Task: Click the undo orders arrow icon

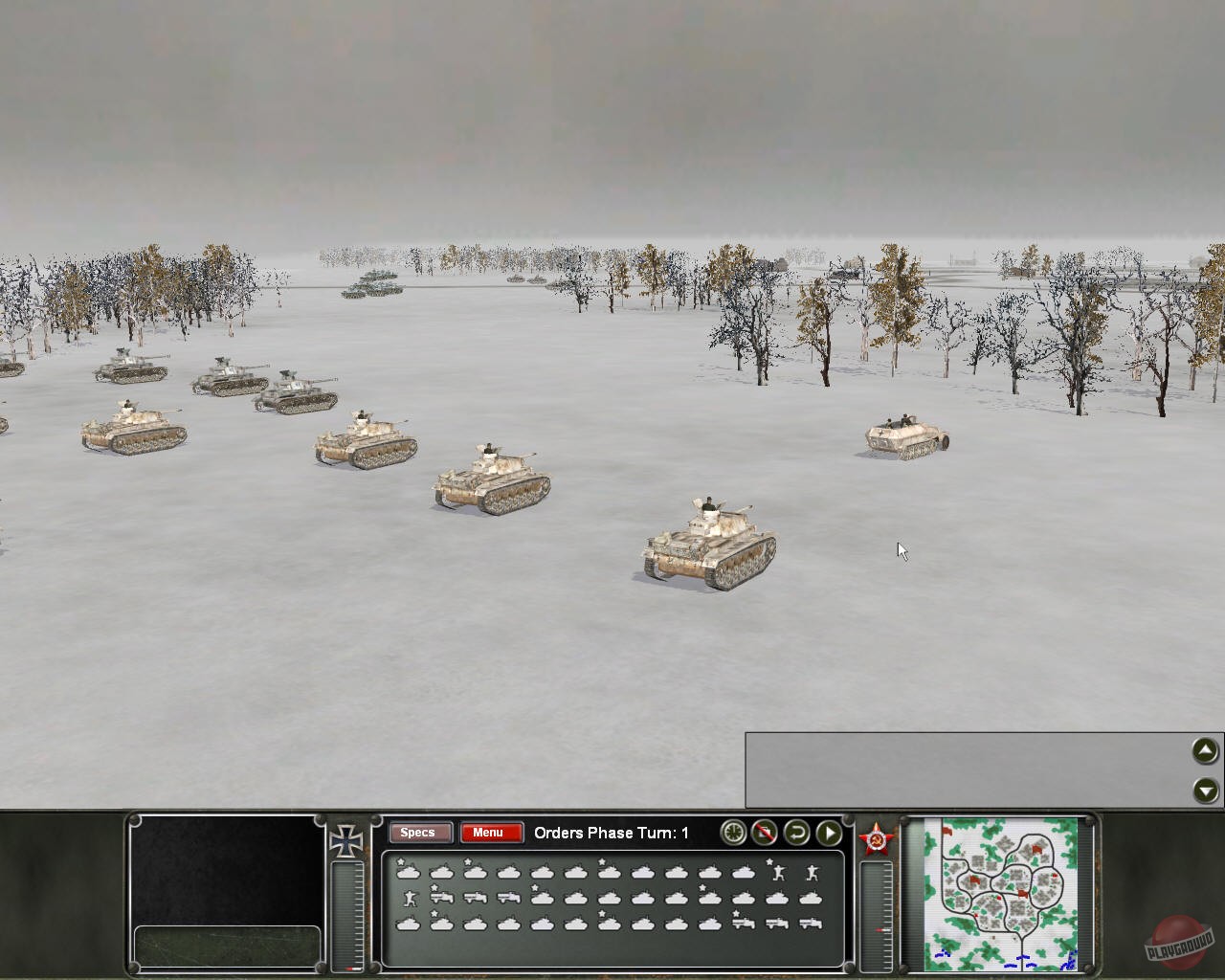Action: tap(797, 834)
